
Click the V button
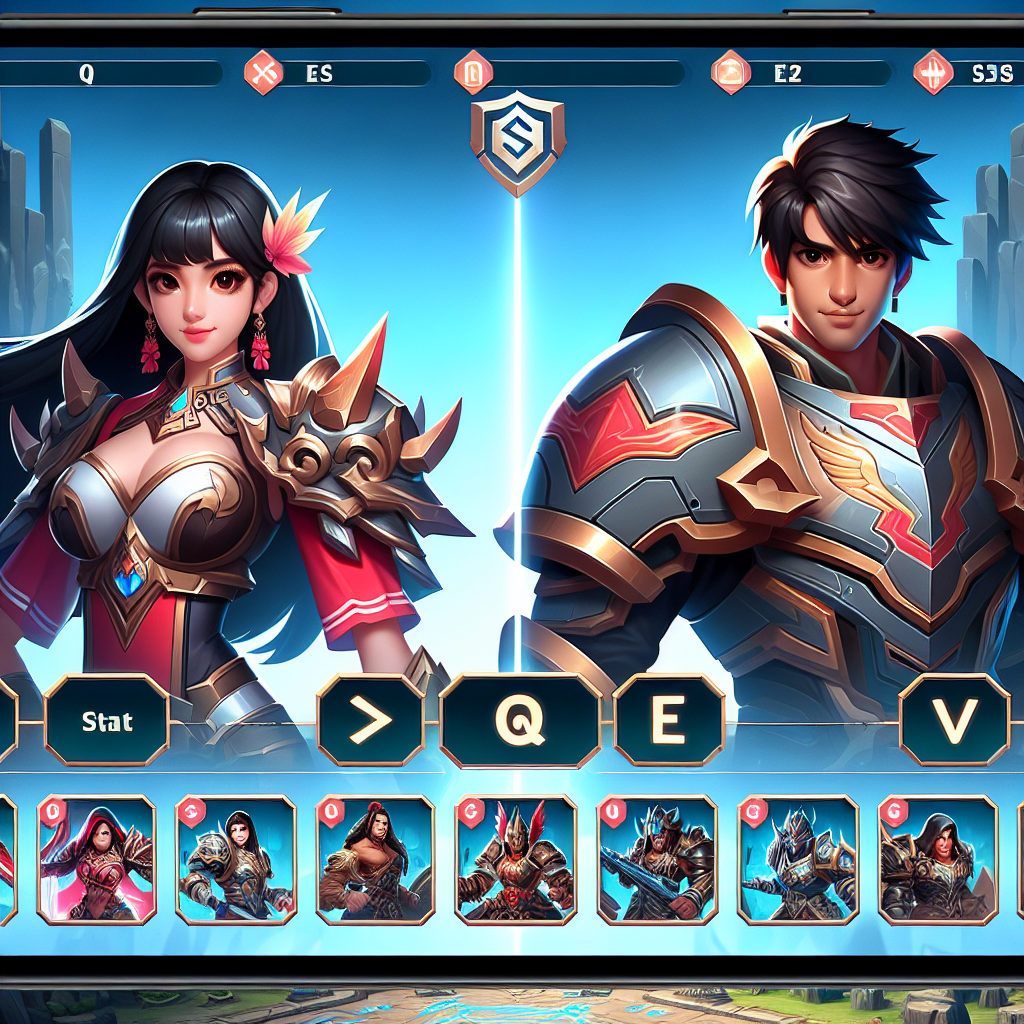pyautogui.click(x=954, y=720)
